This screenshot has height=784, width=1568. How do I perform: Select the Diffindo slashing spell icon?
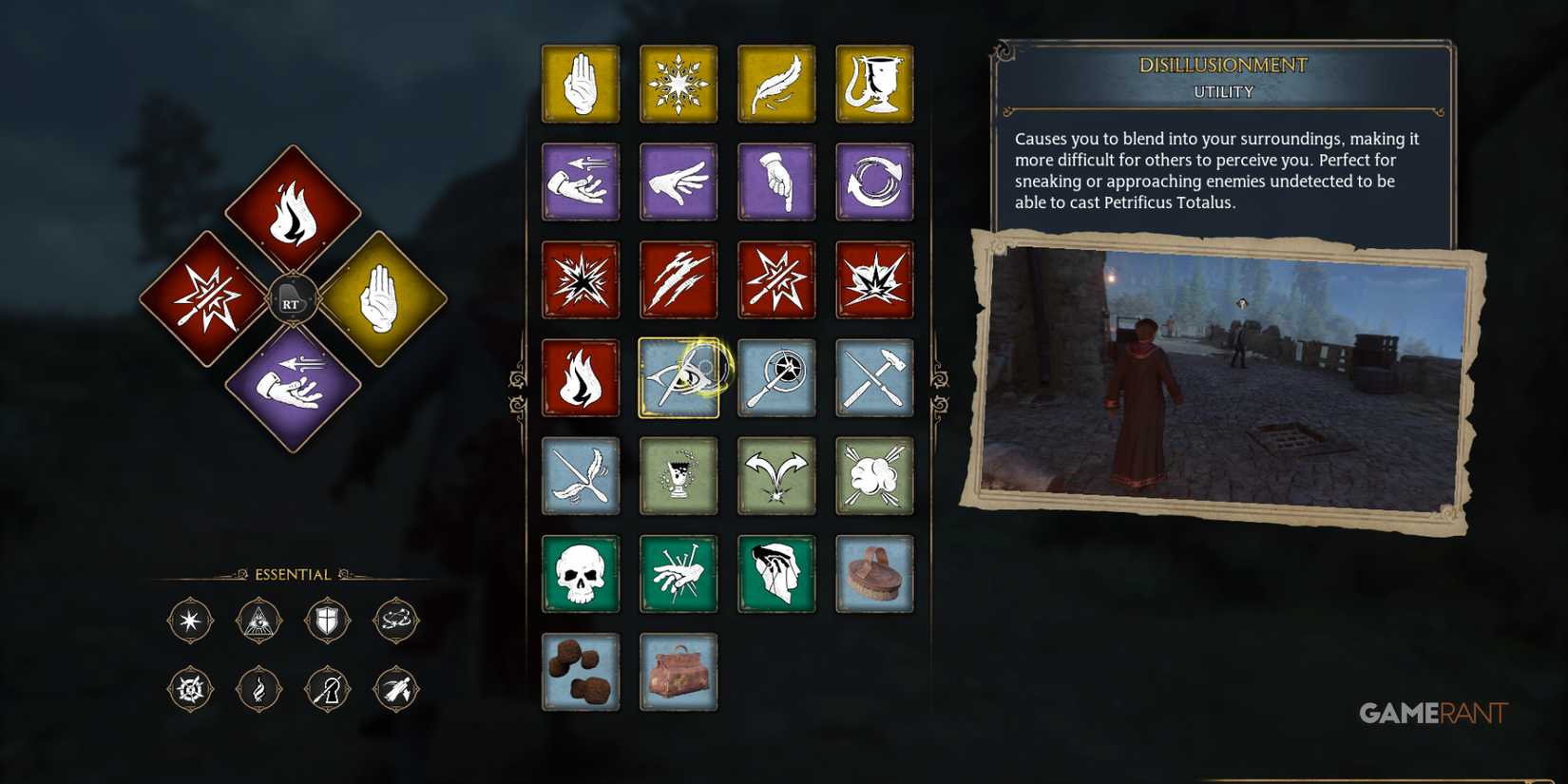[679, 279]
